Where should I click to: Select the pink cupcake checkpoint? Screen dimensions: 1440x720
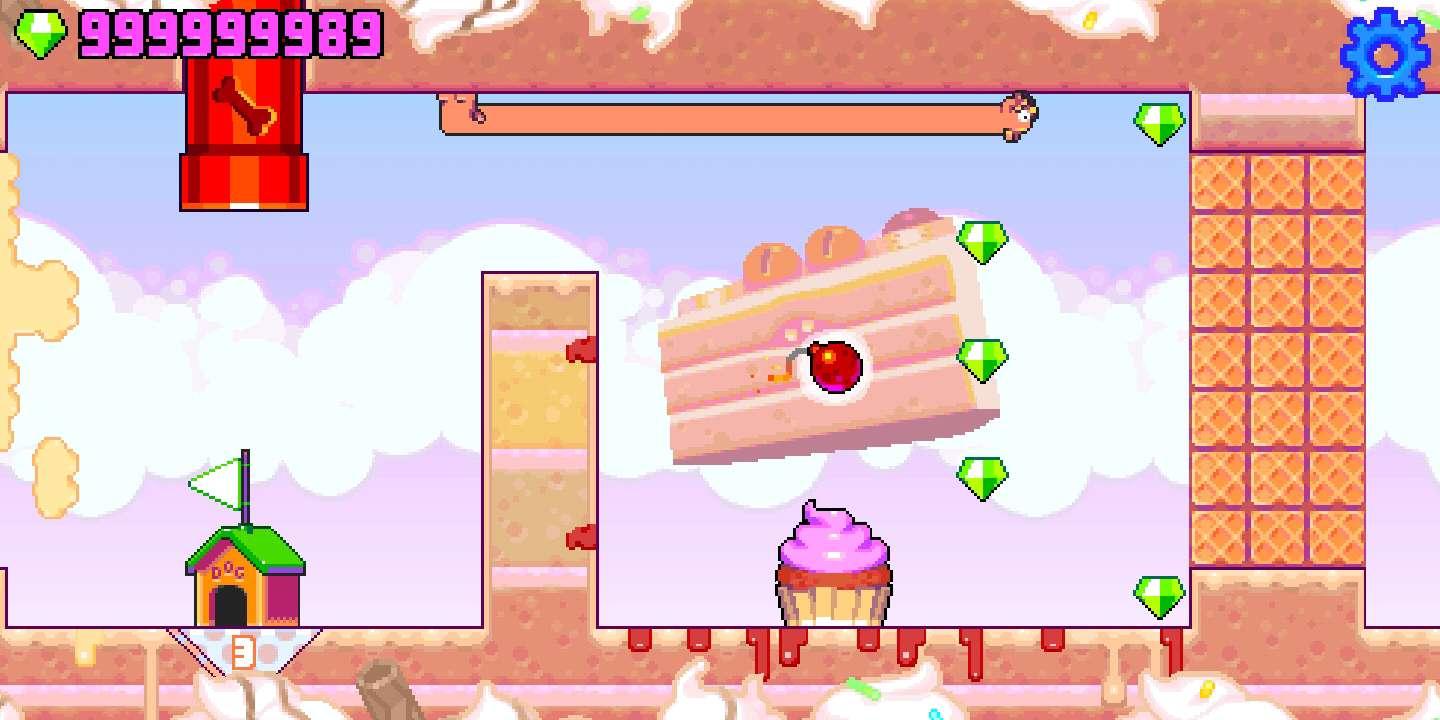(x=832, y=565)
